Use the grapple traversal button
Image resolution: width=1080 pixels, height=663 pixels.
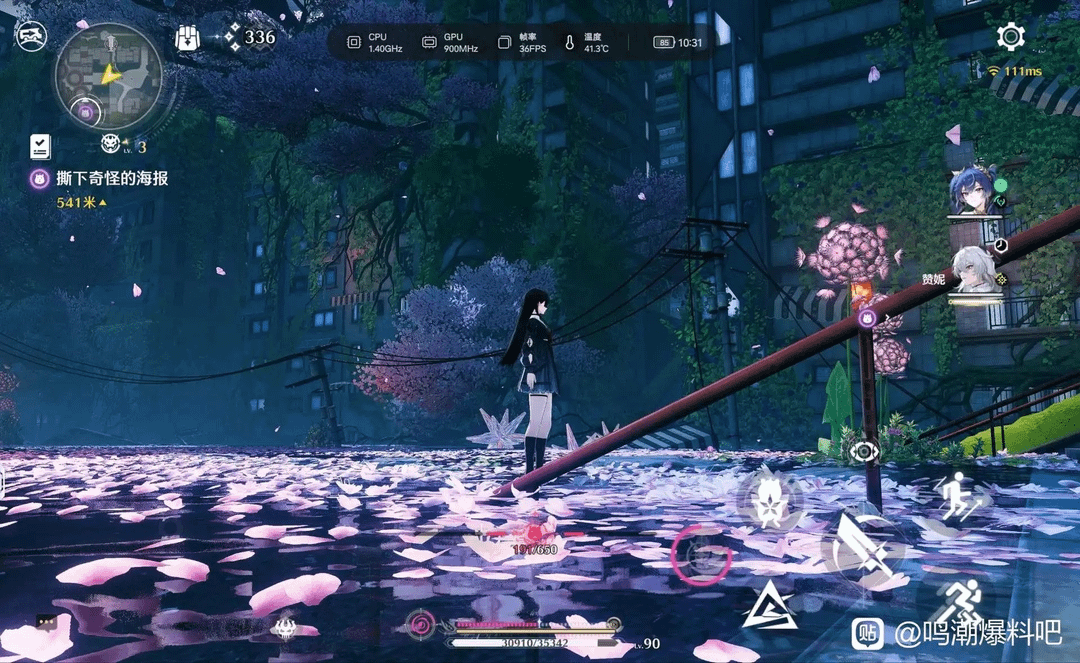pyautogui.click(x=960, y=494)
